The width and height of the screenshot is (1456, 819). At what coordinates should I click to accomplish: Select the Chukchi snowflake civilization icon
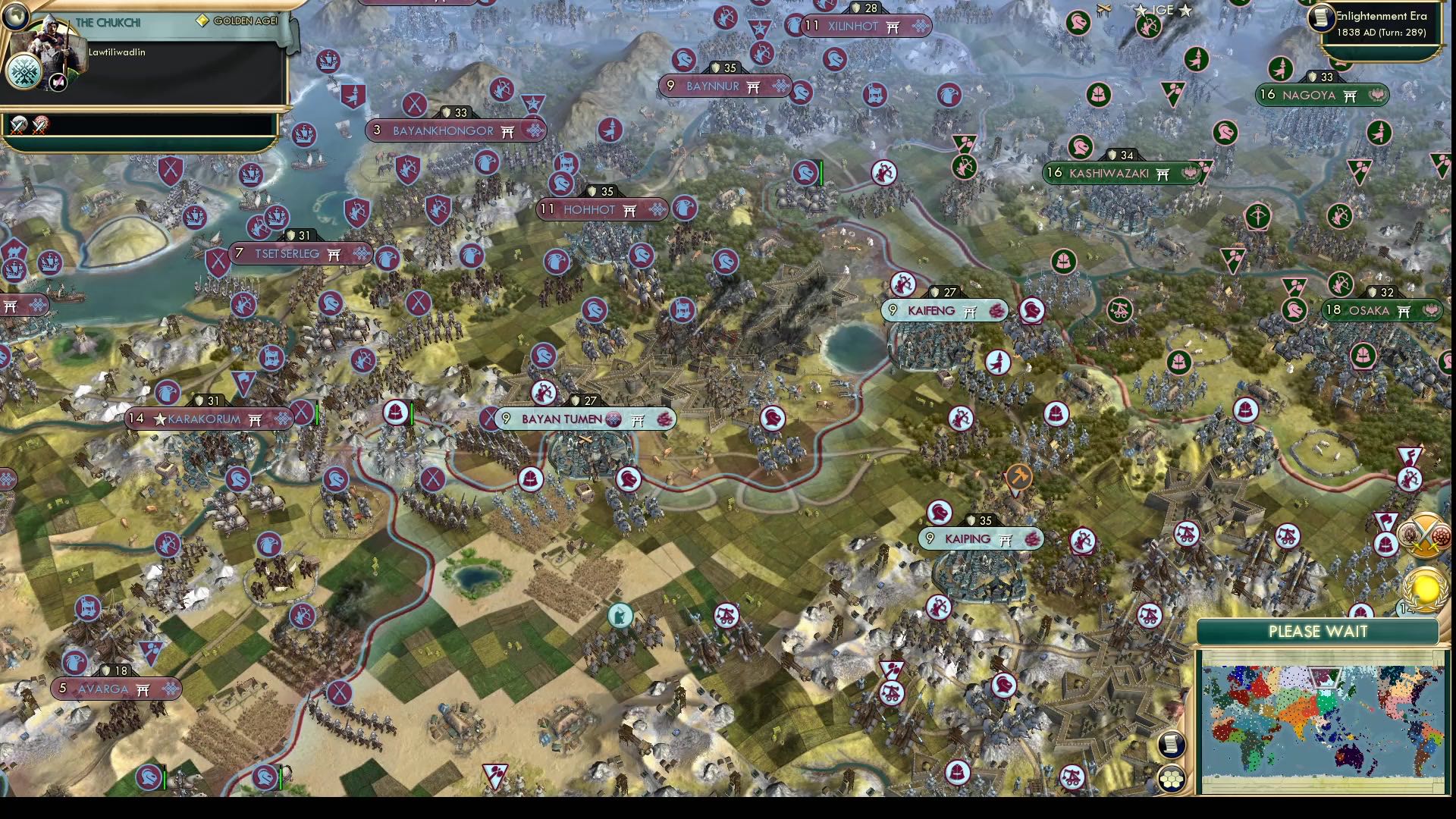[x=23, y=74]
